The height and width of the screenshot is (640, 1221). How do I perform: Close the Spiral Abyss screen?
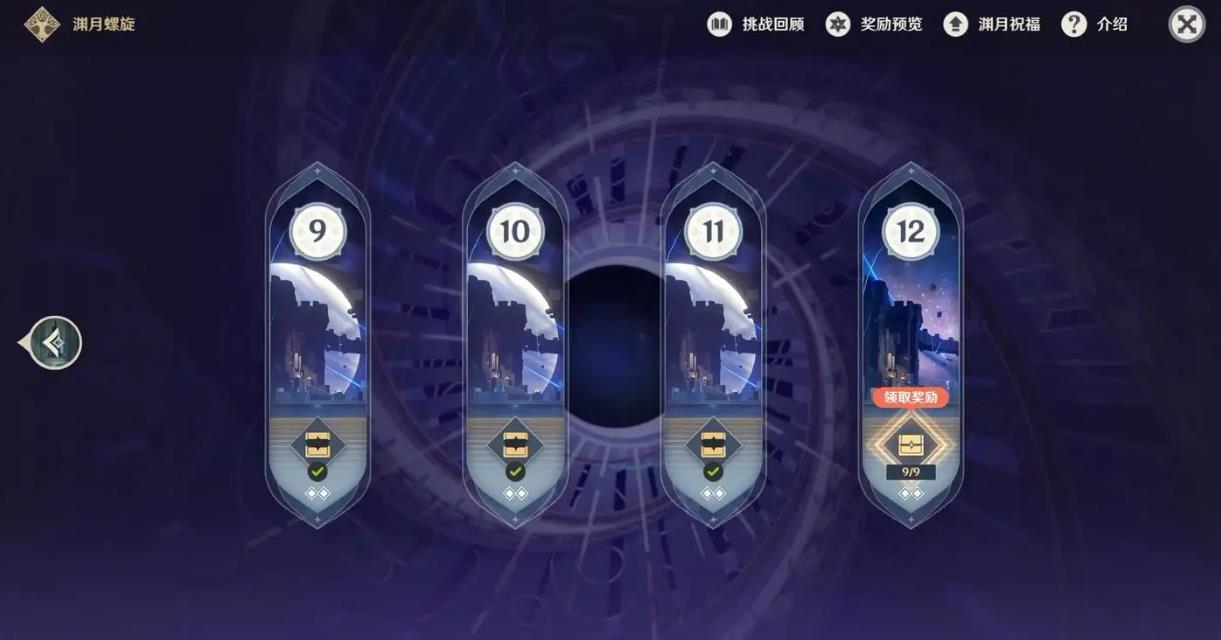pos(1187,25)
